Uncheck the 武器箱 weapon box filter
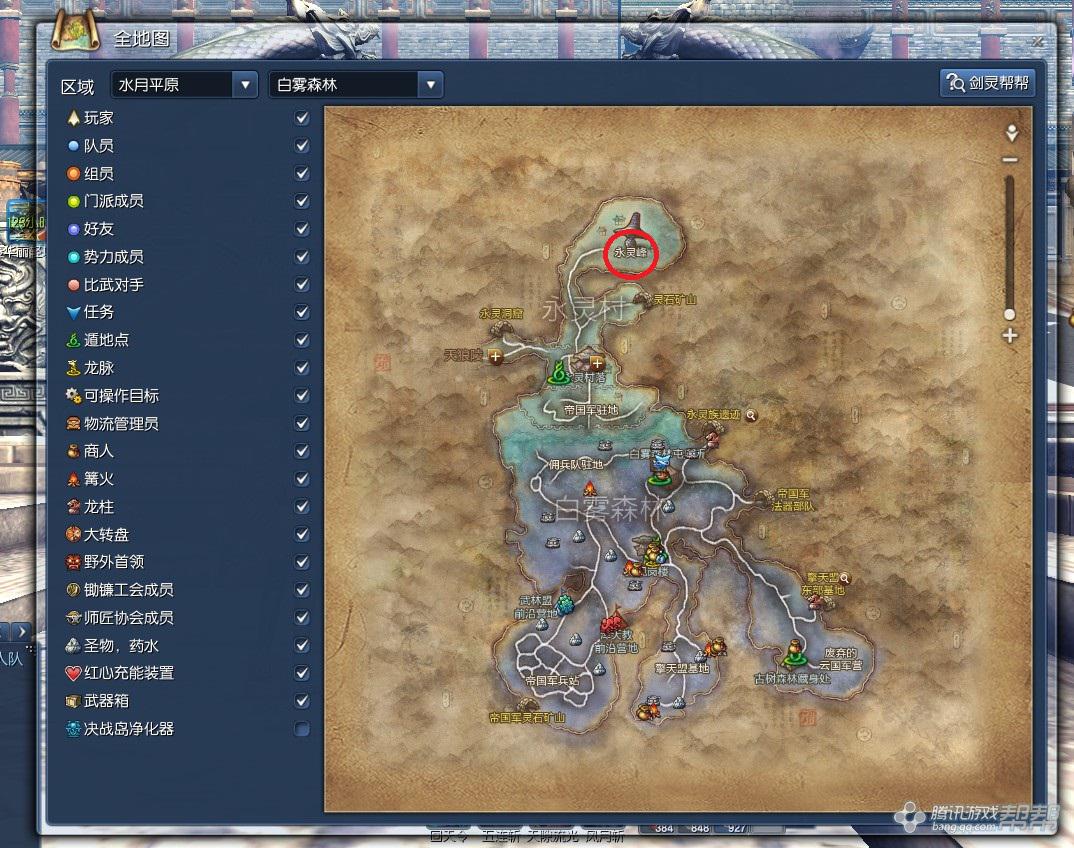Screen dimensions: 1074x848 click(302, 701)
